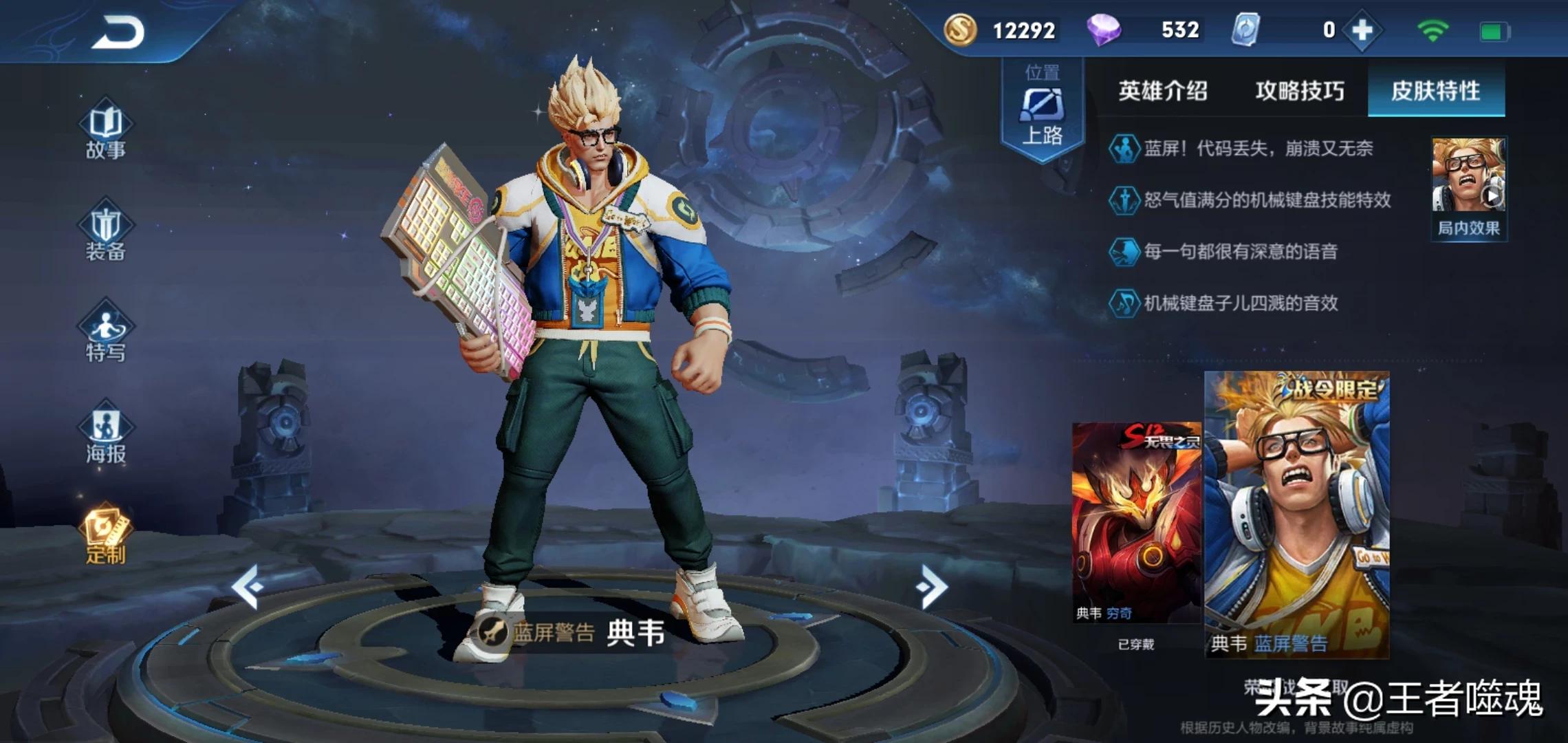Open the 装备 equipment section
1568x743 pixels.
pos(106,232)
